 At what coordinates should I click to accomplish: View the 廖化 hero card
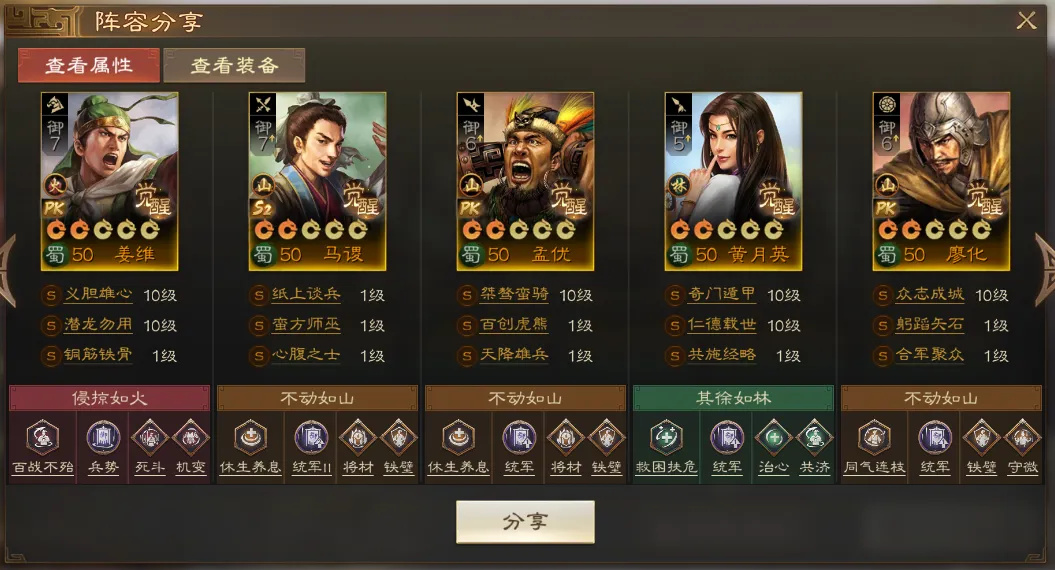pyautogui.click(x=941, y=181)
